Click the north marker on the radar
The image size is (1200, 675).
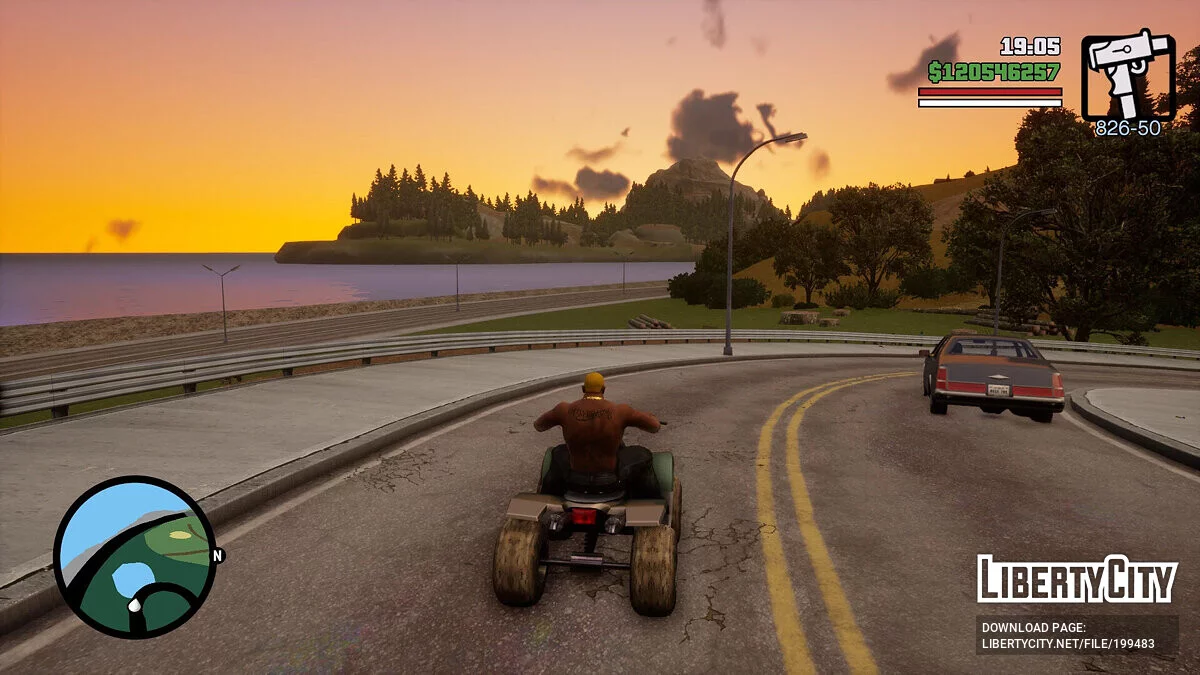218,555
